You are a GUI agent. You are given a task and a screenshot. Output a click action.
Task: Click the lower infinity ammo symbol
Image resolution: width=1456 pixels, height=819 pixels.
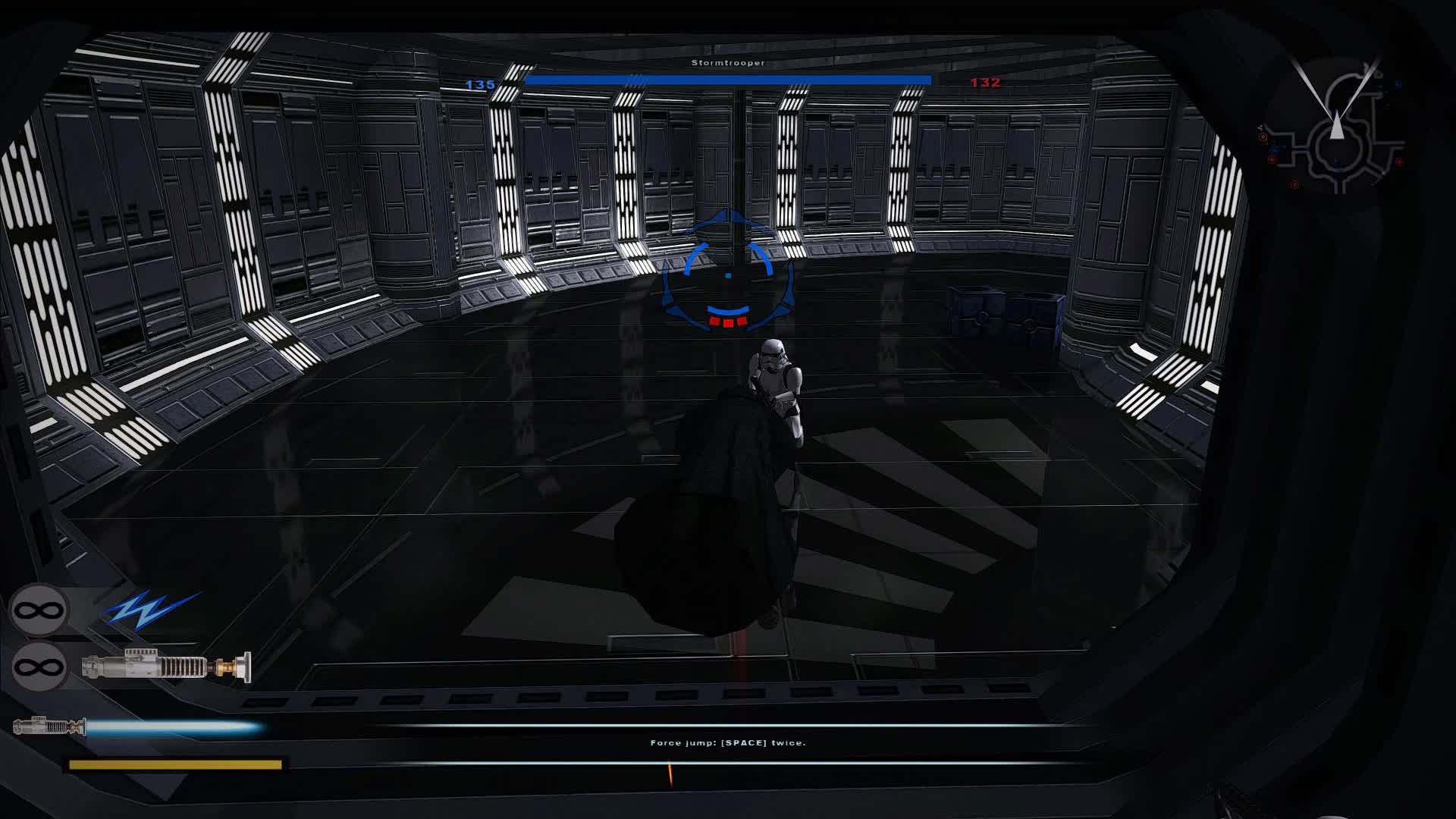click(x=39, y=666)
